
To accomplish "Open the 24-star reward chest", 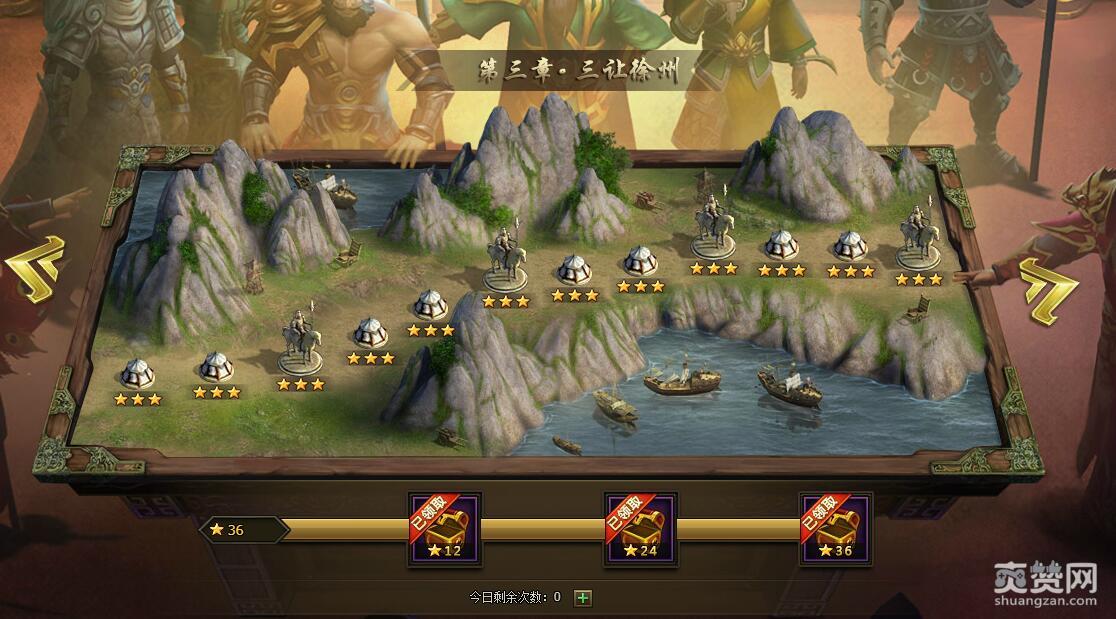I will click(640, 529).
